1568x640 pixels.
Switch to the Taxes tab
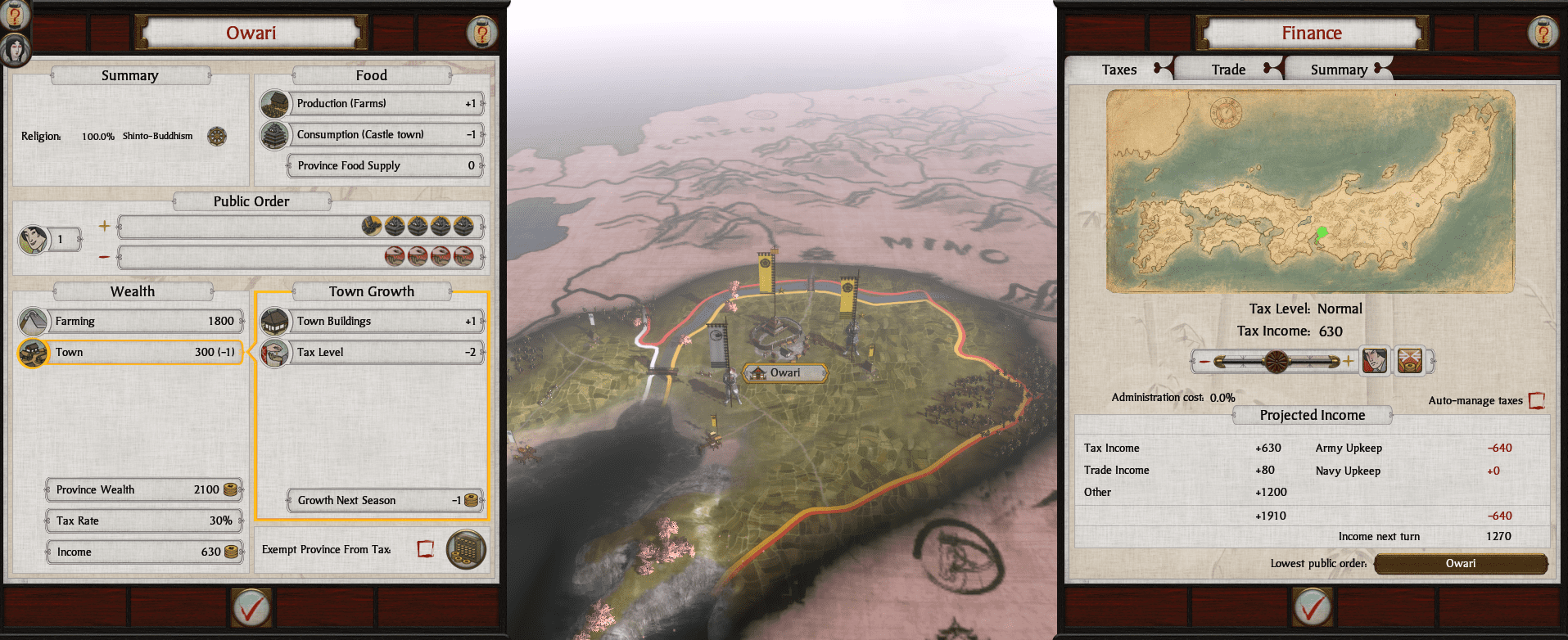(x=1119, y=70)
